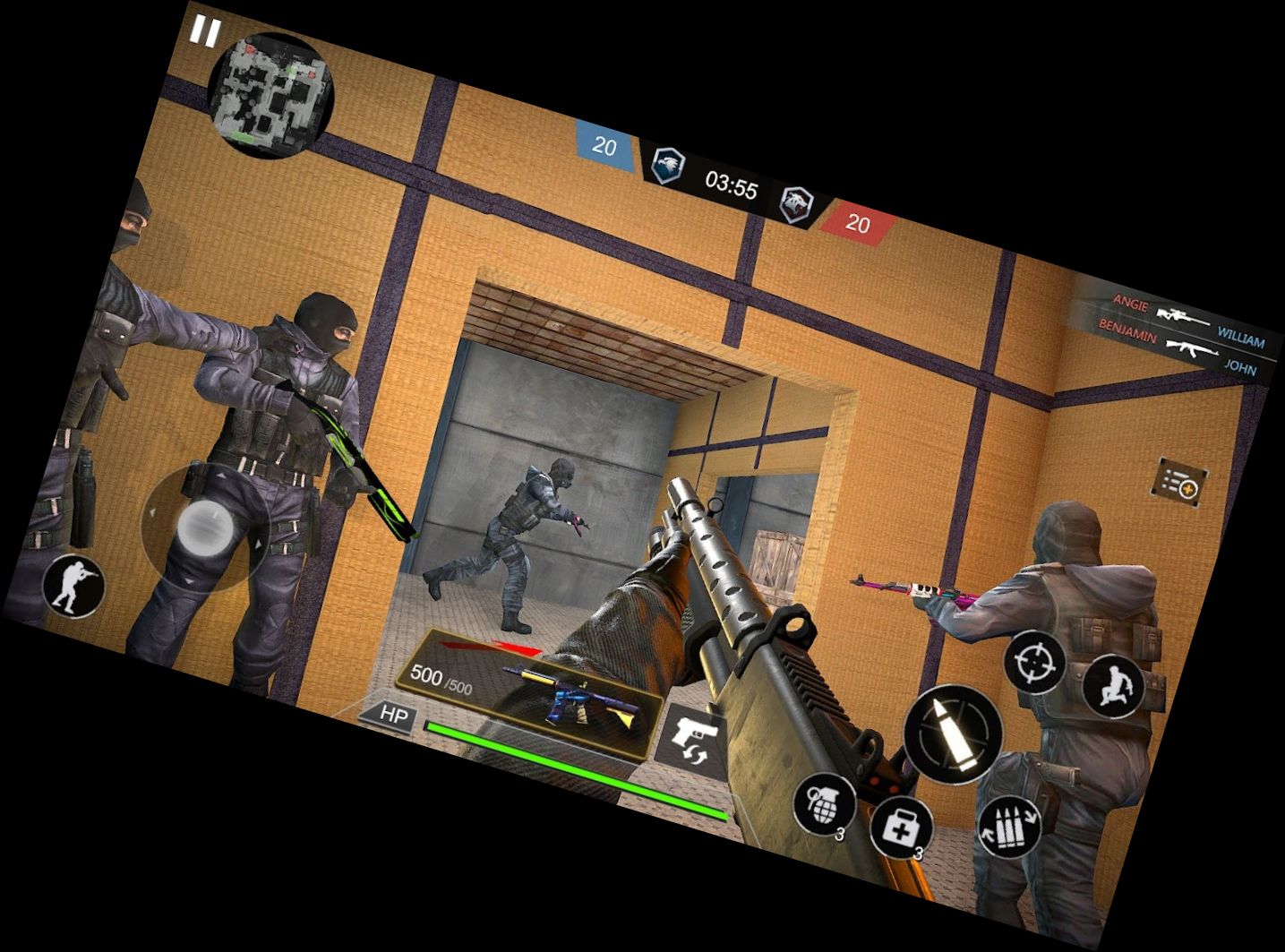This screenshot has height=952, width=1285.
Task: Tap the crosshair aim icon
Action: [1032, 665]
